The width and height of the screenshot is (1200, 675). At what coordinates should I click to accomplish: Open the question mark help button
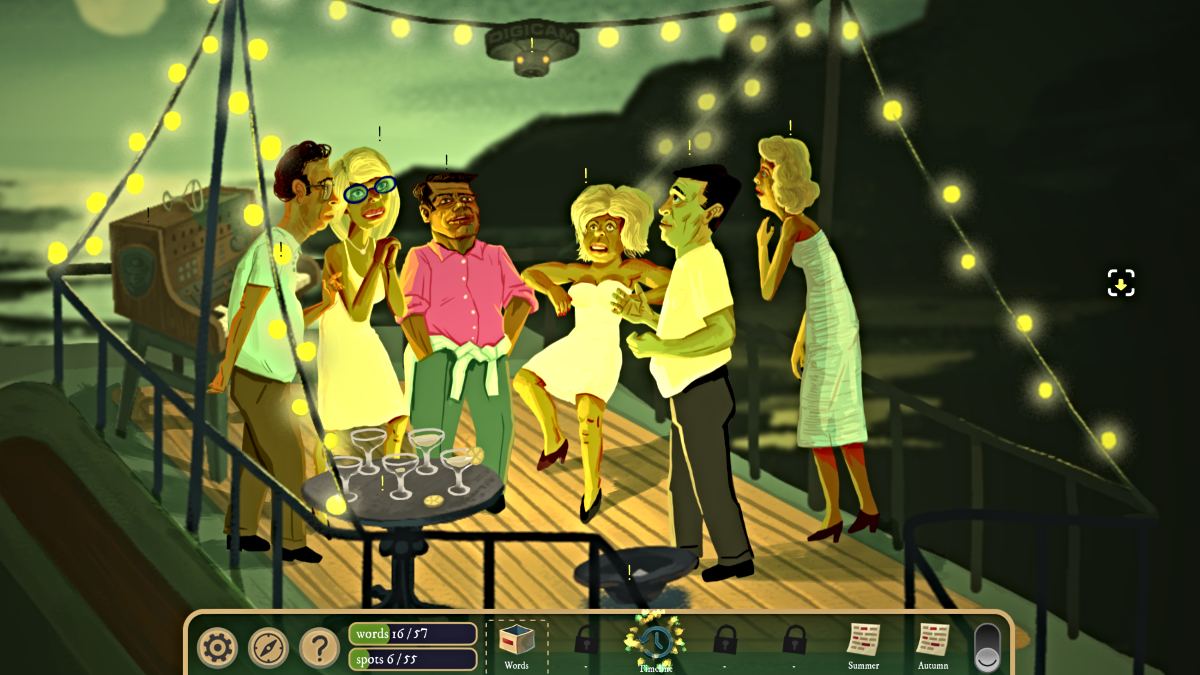[x=319, y=647]
